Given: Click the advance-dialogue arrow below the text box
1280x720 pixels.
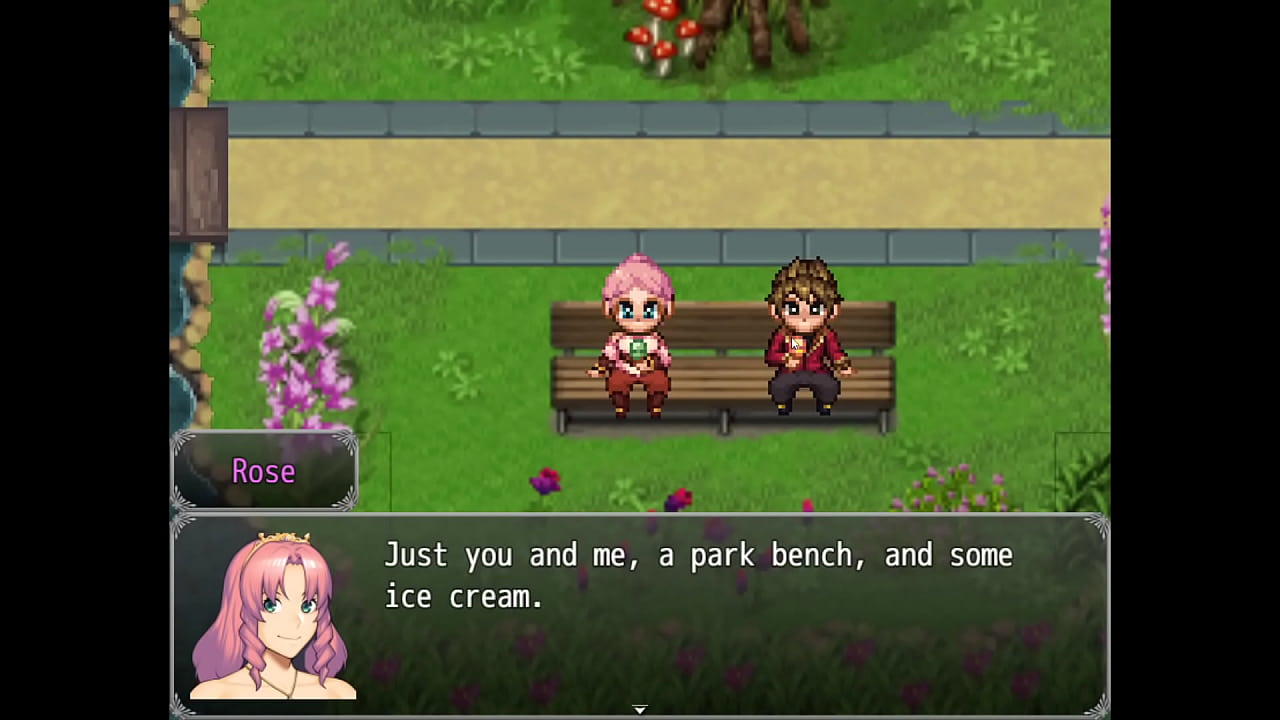Looking at the screenshot, I should click(639, 708).
